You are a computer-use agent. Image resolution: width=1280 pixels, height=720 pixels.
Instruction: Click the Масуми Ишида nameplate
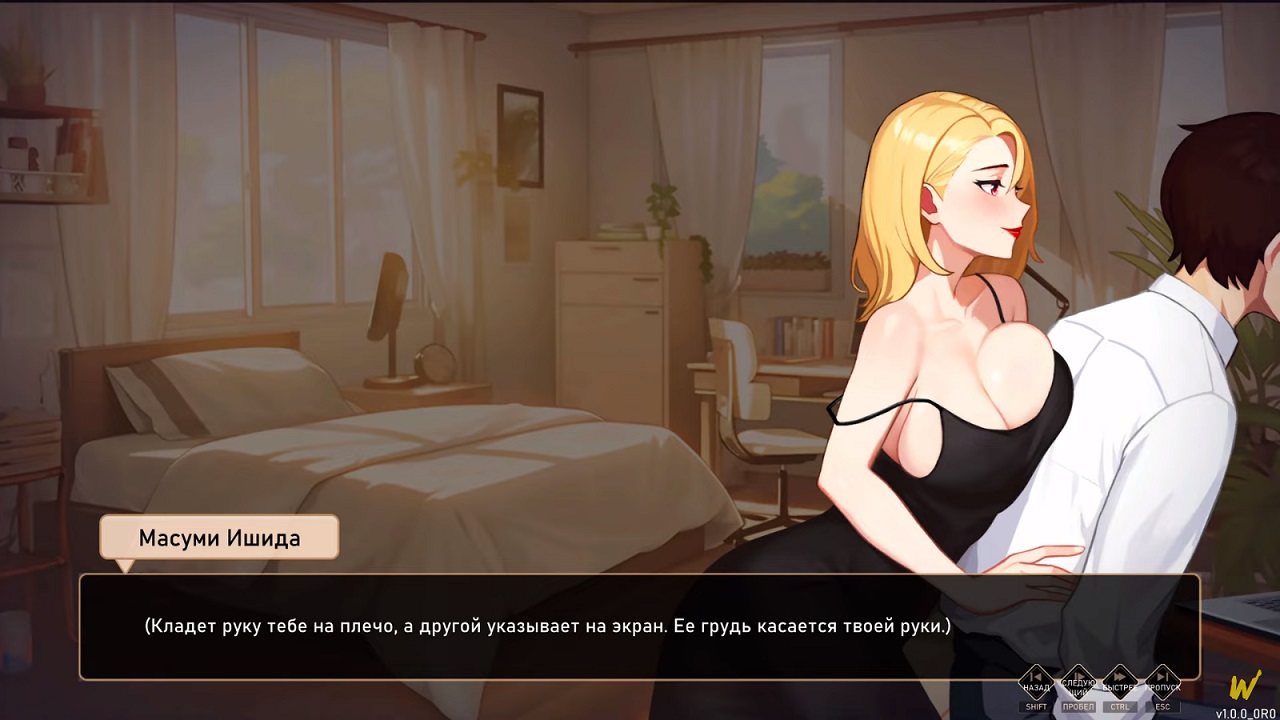point(218,537)
